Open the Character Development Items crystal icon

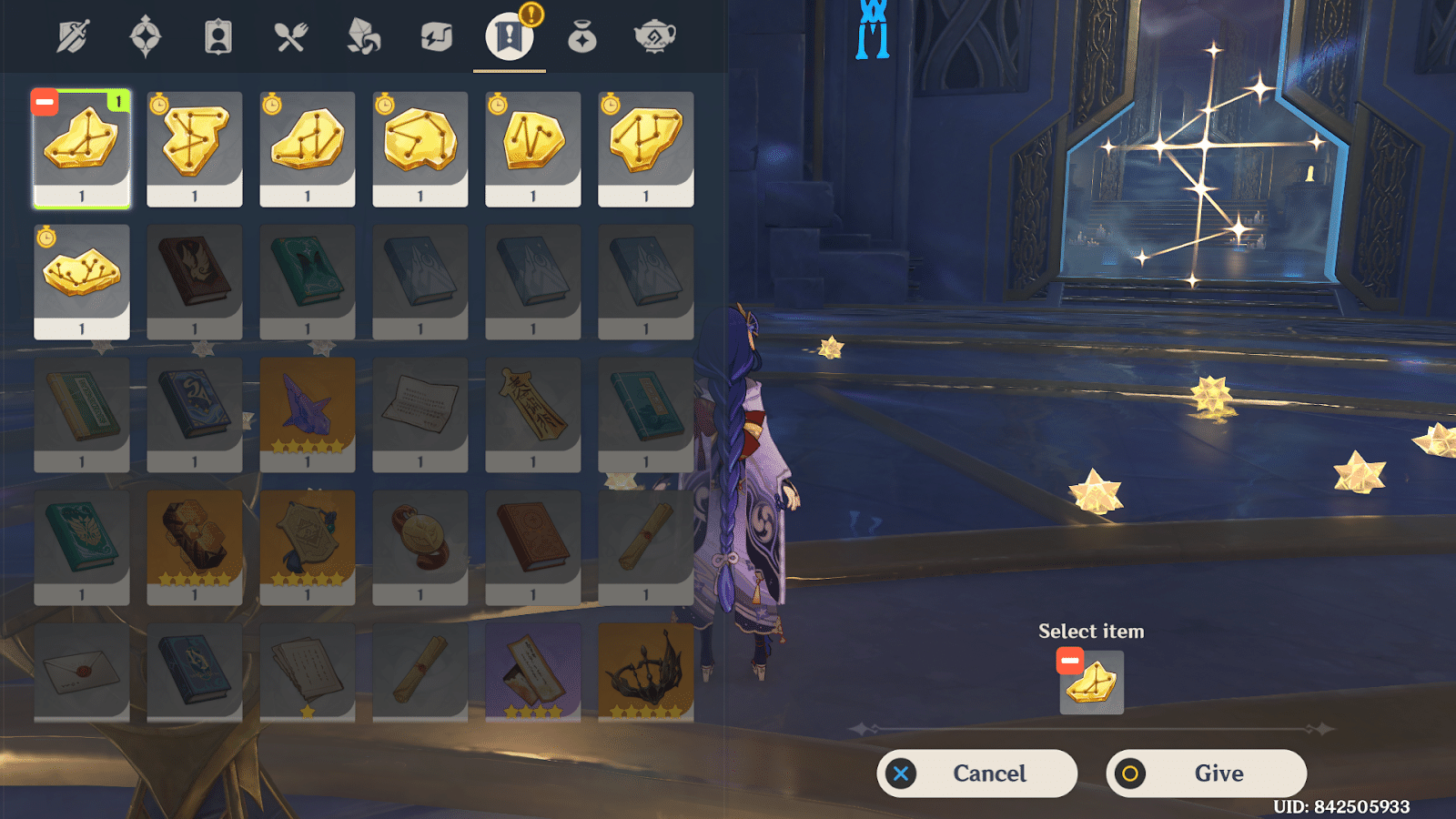pyautogui.click(x=364, y=35)
